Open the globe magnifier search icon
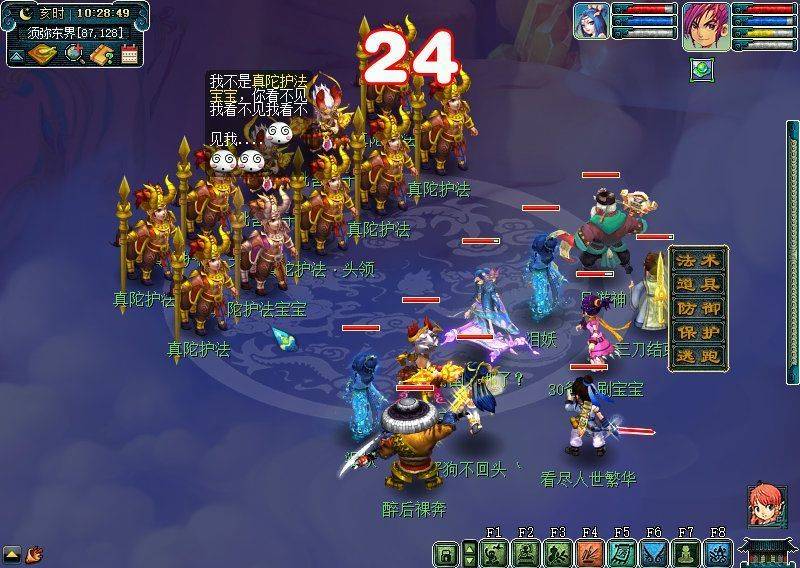 (74, 54)
